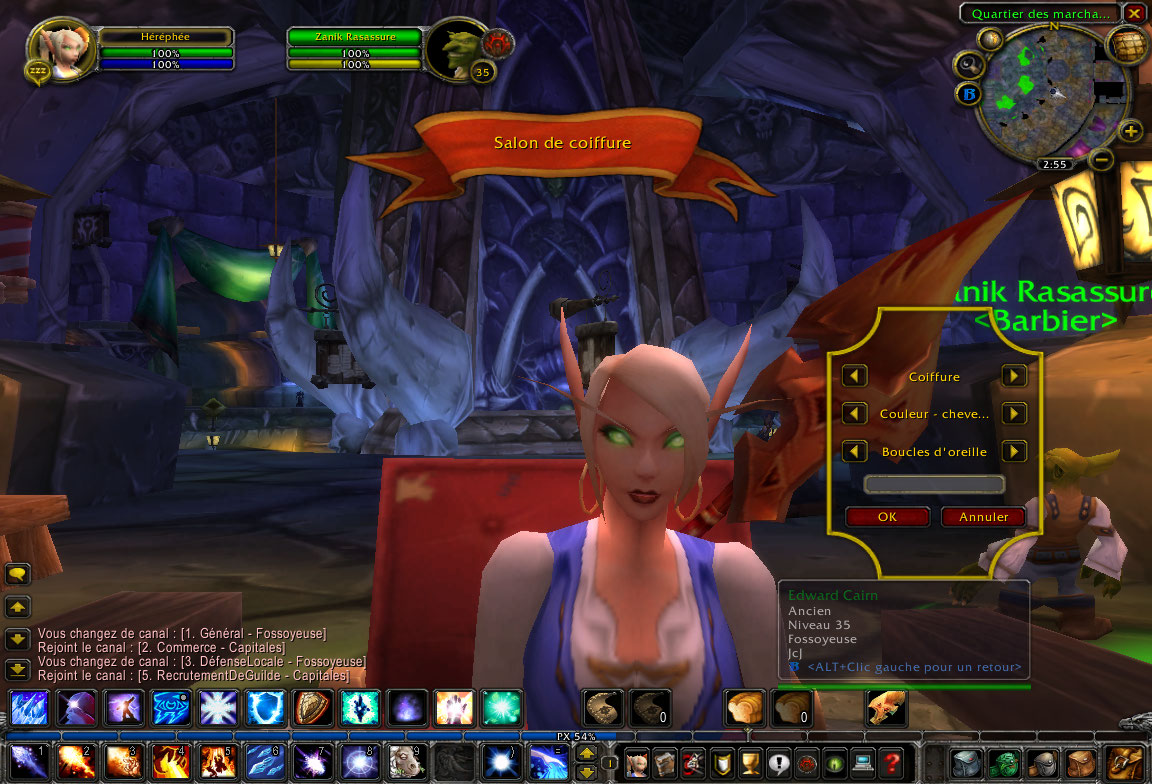Select the next Coiffure style arrow

(1014, 376)
